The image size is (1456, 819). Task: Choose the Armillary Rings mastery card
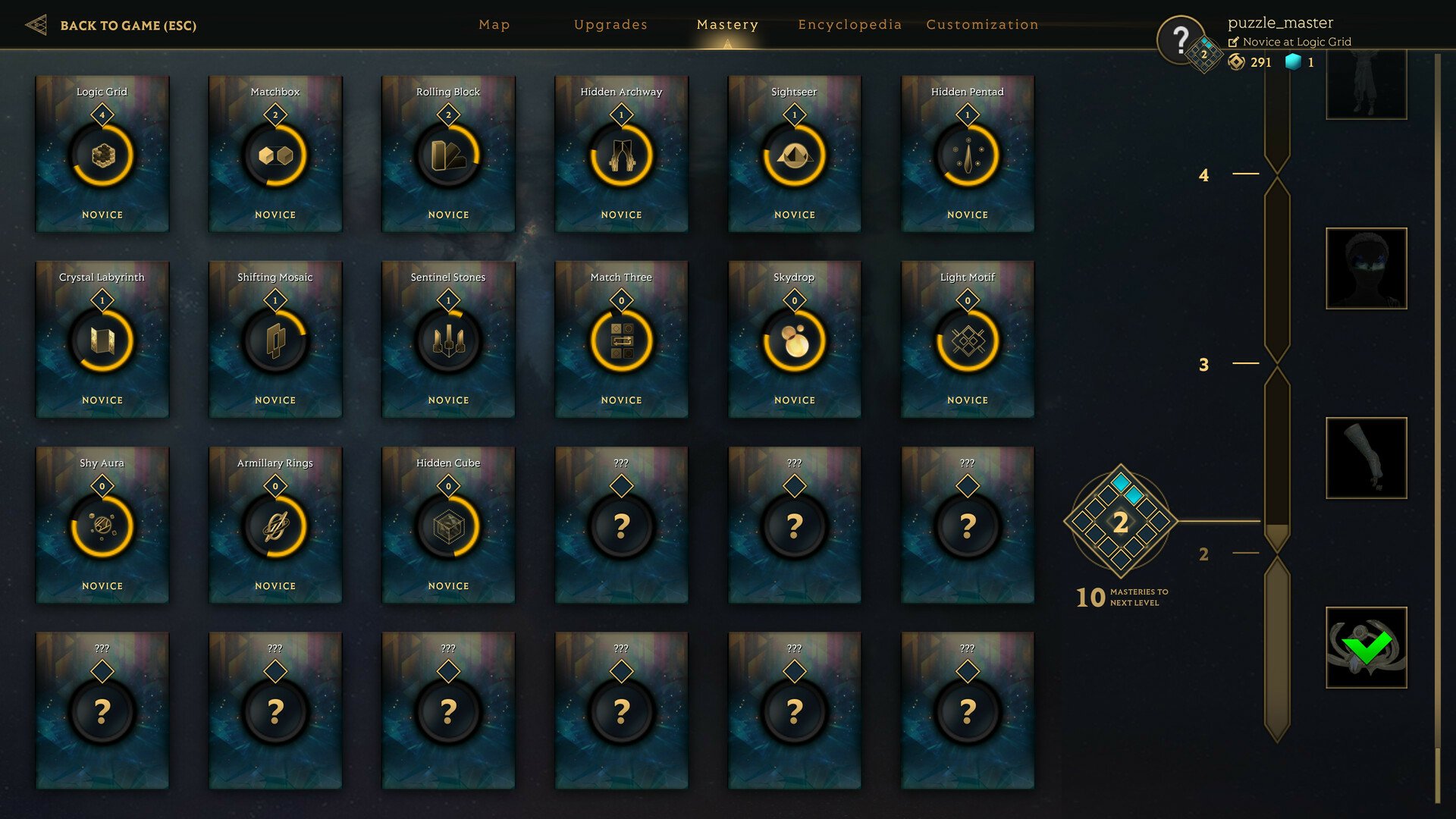pyautogui.click(x=275, y=526)
